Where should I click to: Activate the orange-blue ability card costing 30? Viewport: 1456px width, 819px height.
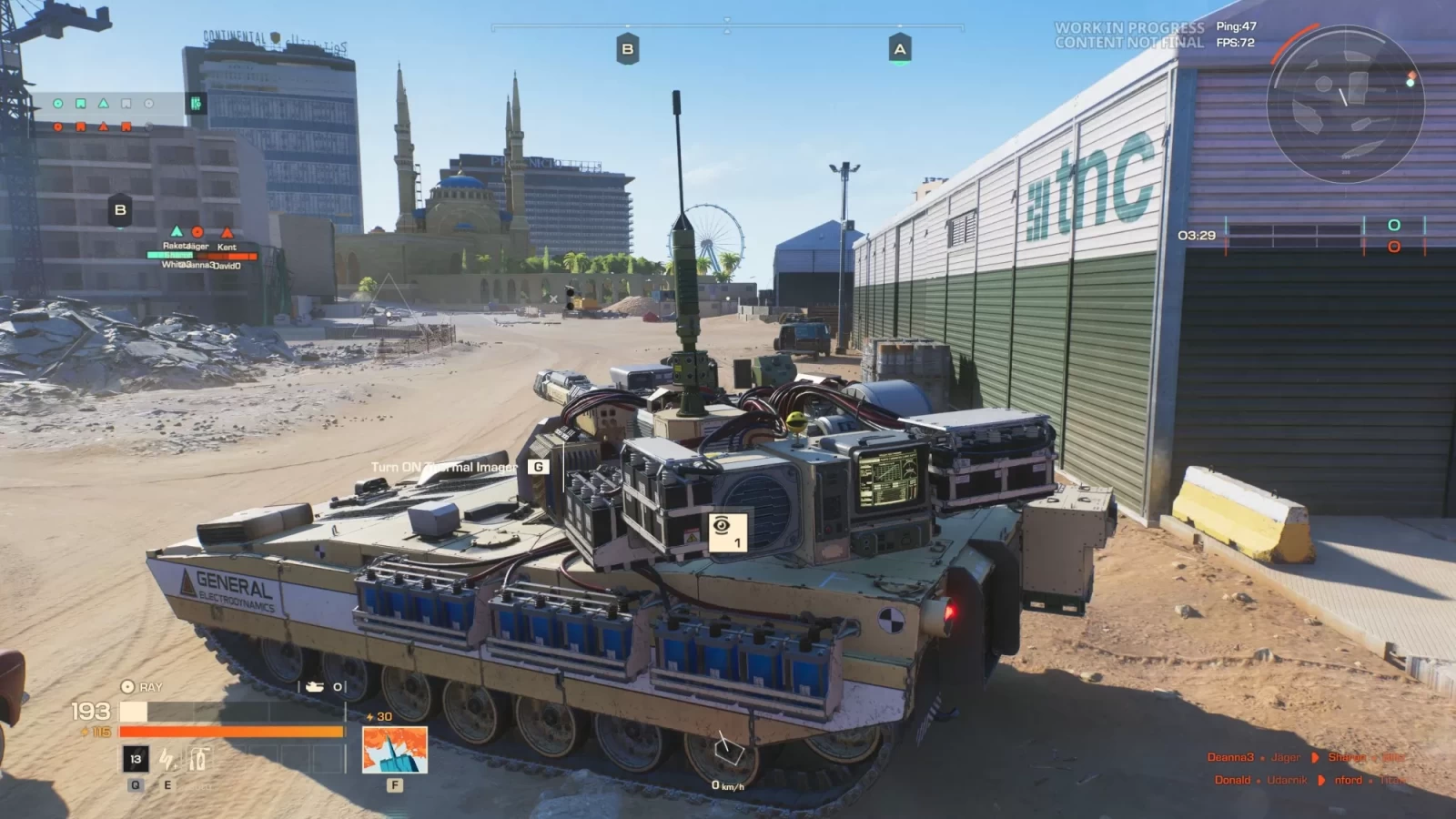coord(394,751)
